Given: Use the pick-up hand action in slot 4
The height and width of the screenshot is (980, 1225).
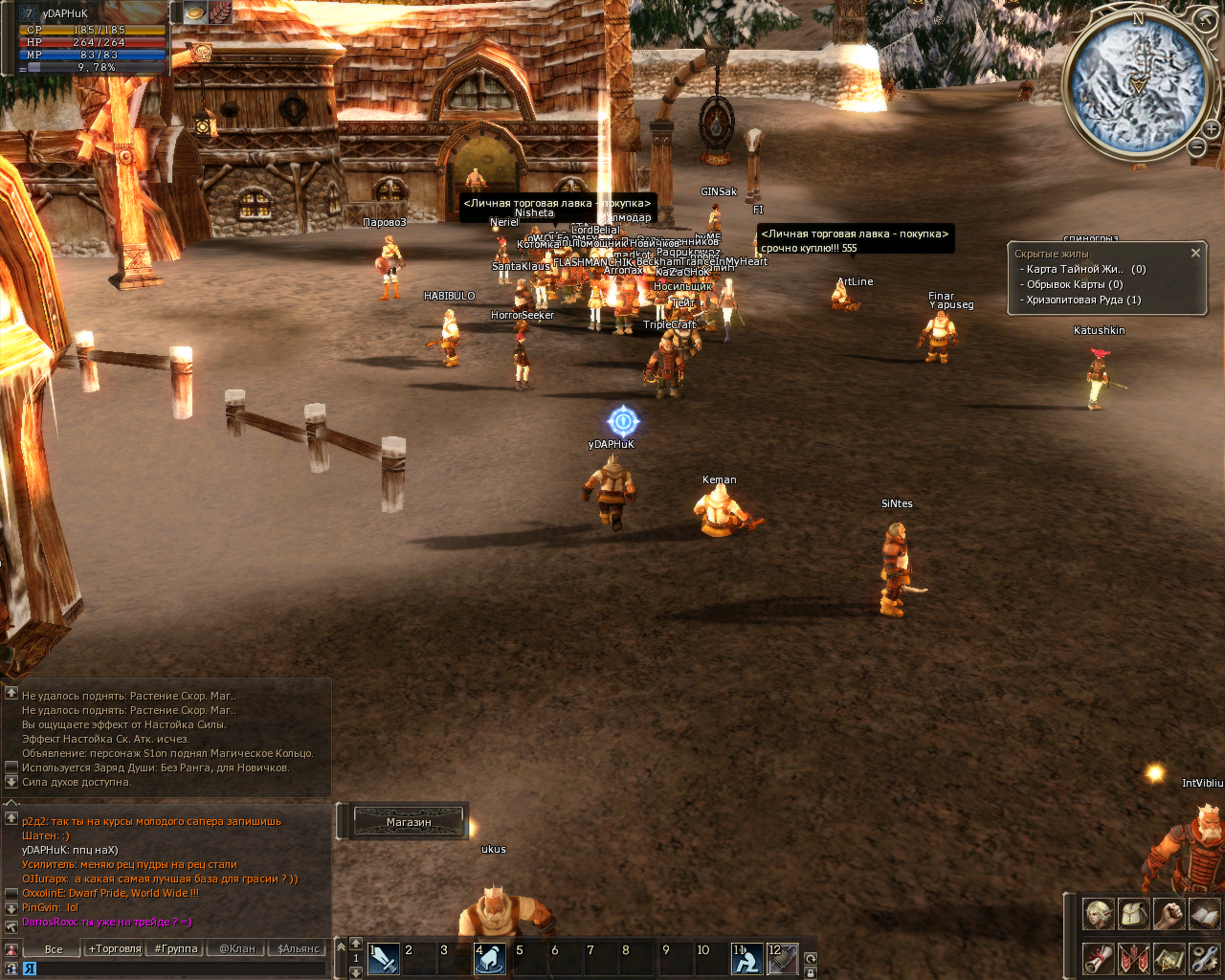Looking at the screenshot, I should click(490, 958).
